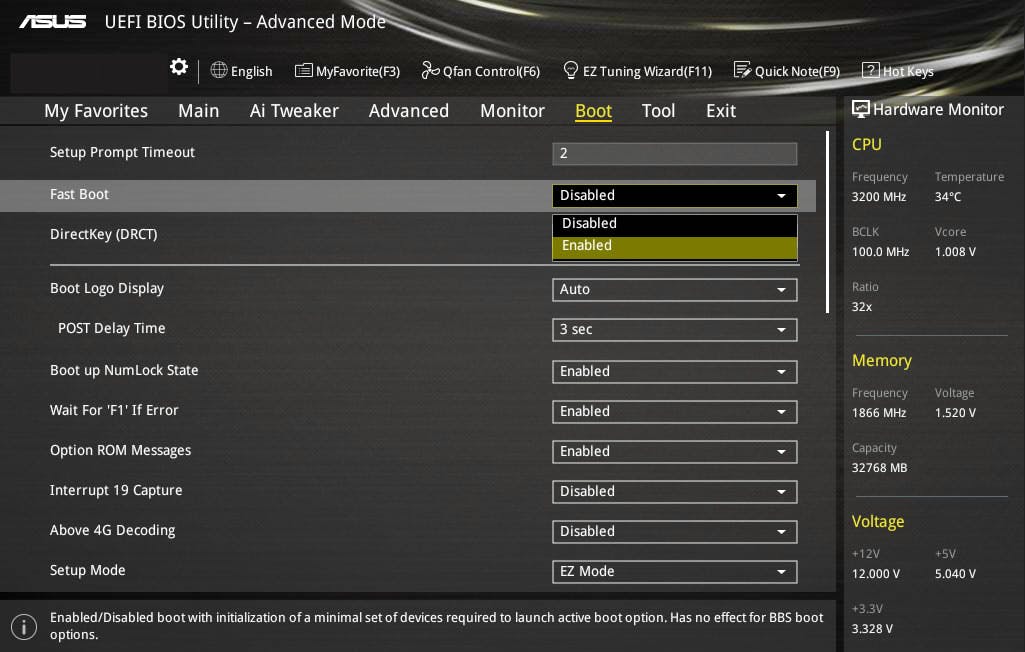Open the My Favorites tab
The image size is (1025, 652).
click(96, 111)
